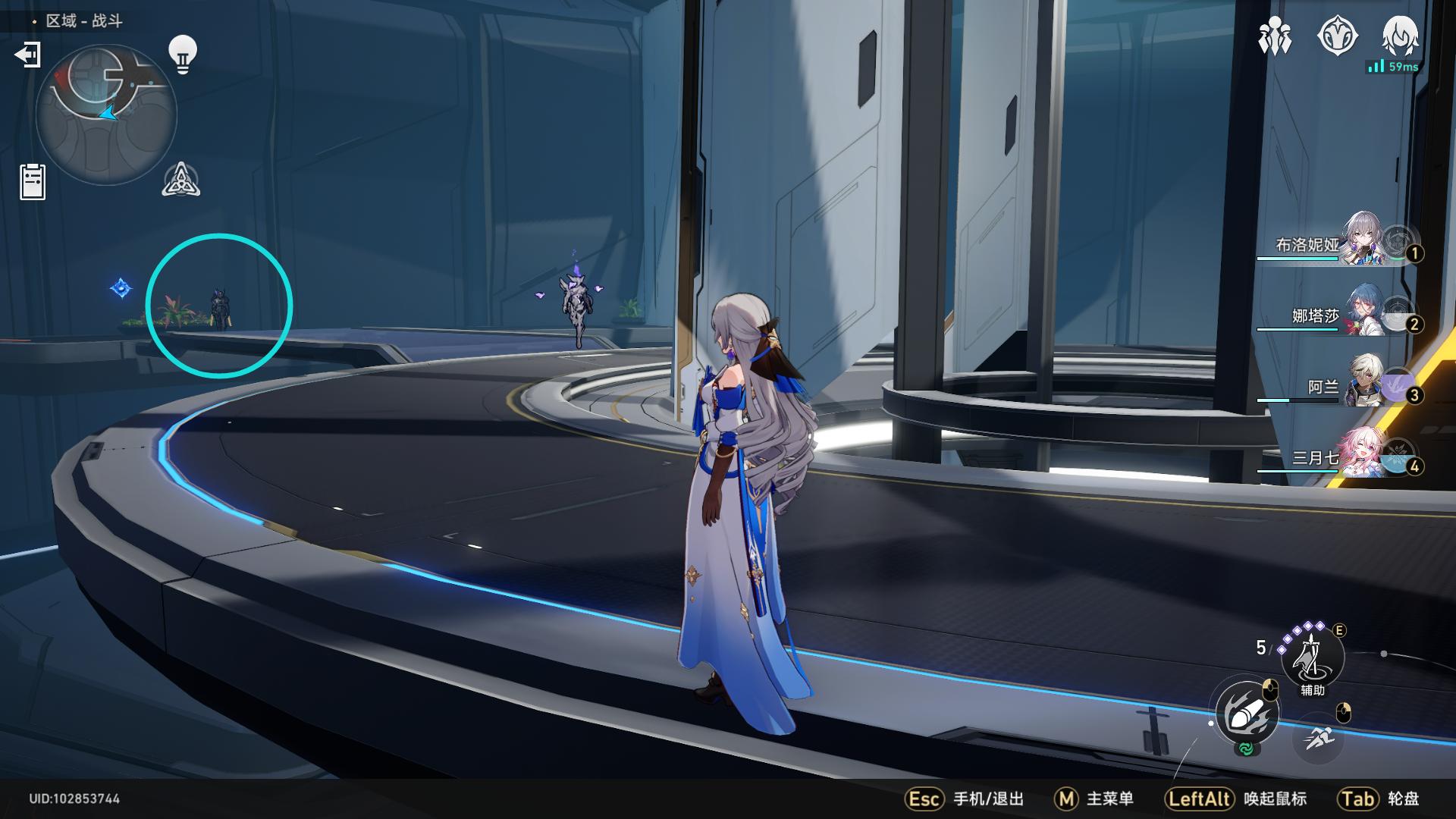Screen dimensions: 1456x819
Task: Open the clipboard mission log
Action: point(33,182)
